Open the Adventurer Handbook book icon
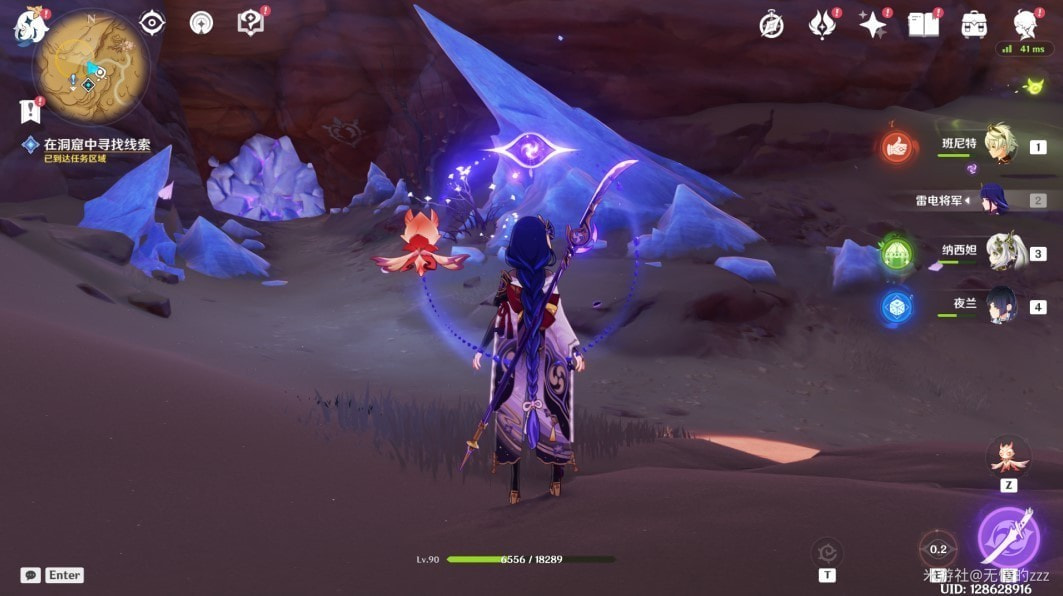Screen dimensions: 1063x596 923,25
